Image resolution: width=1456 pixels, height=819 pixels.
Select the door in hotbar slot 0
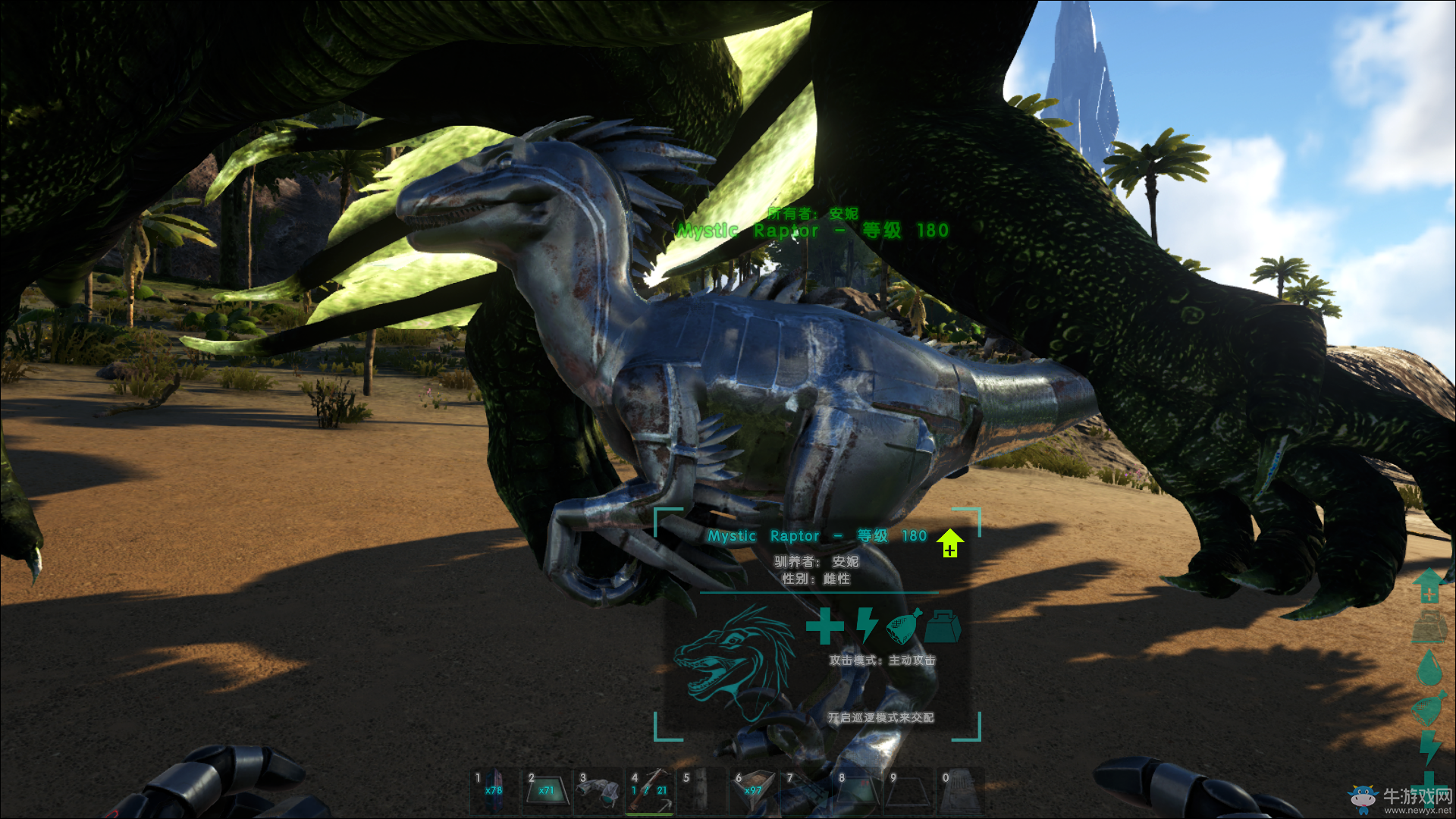tap(960, 789)
